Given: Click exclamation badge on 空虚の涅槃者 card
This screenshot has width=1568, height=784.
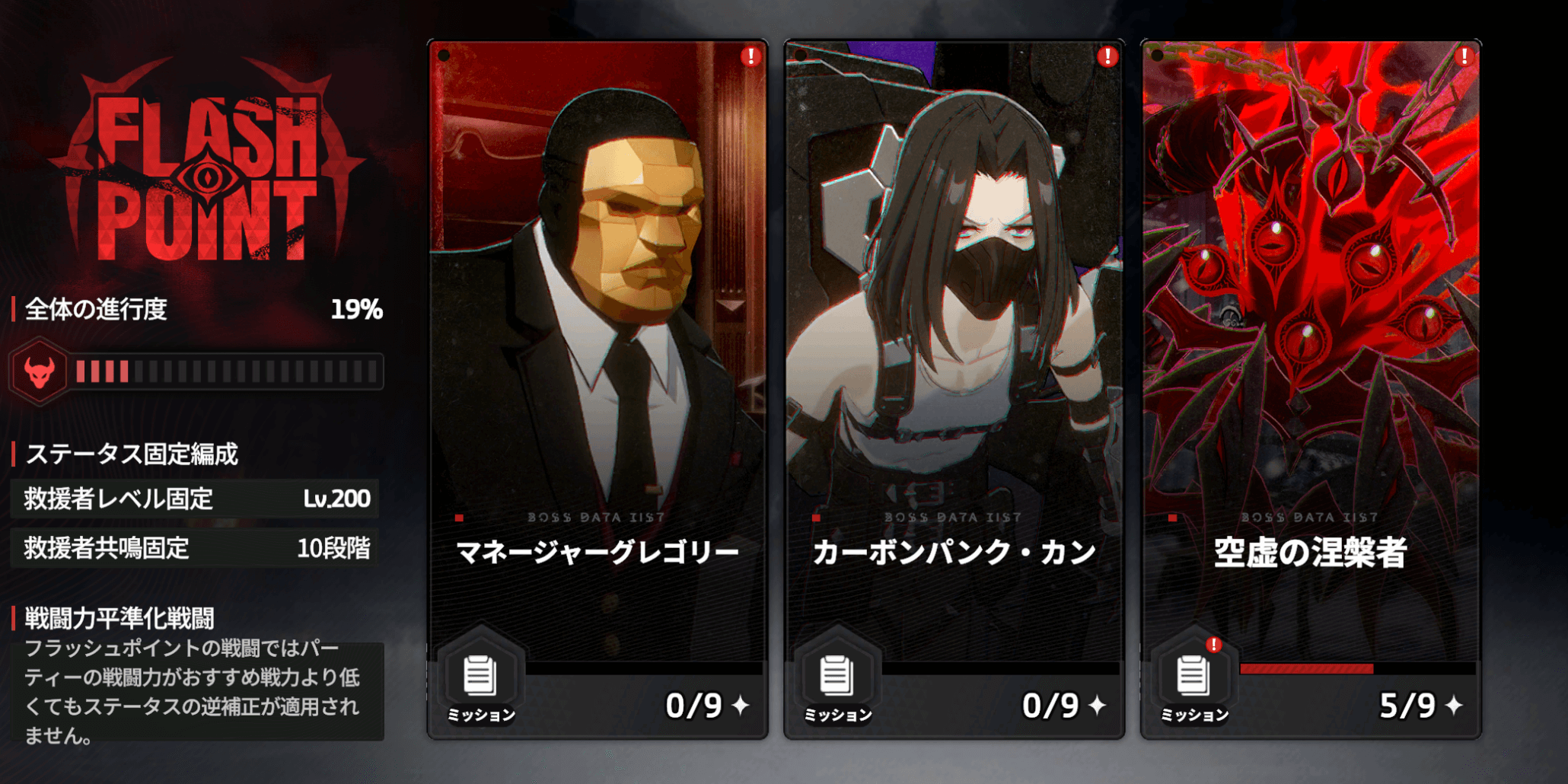Looking at the screenshot, I should tap(1463, 57).
